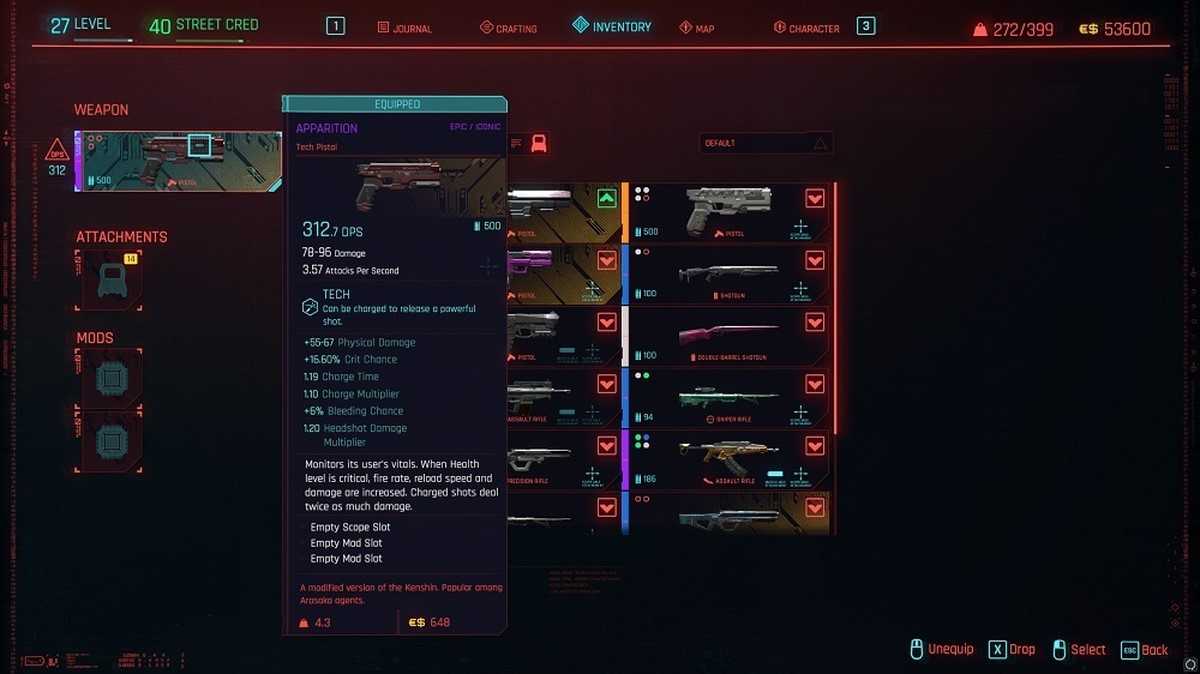Select the green sniper rifle
This screenshot has width=1200, height=674.
(728, 399)
